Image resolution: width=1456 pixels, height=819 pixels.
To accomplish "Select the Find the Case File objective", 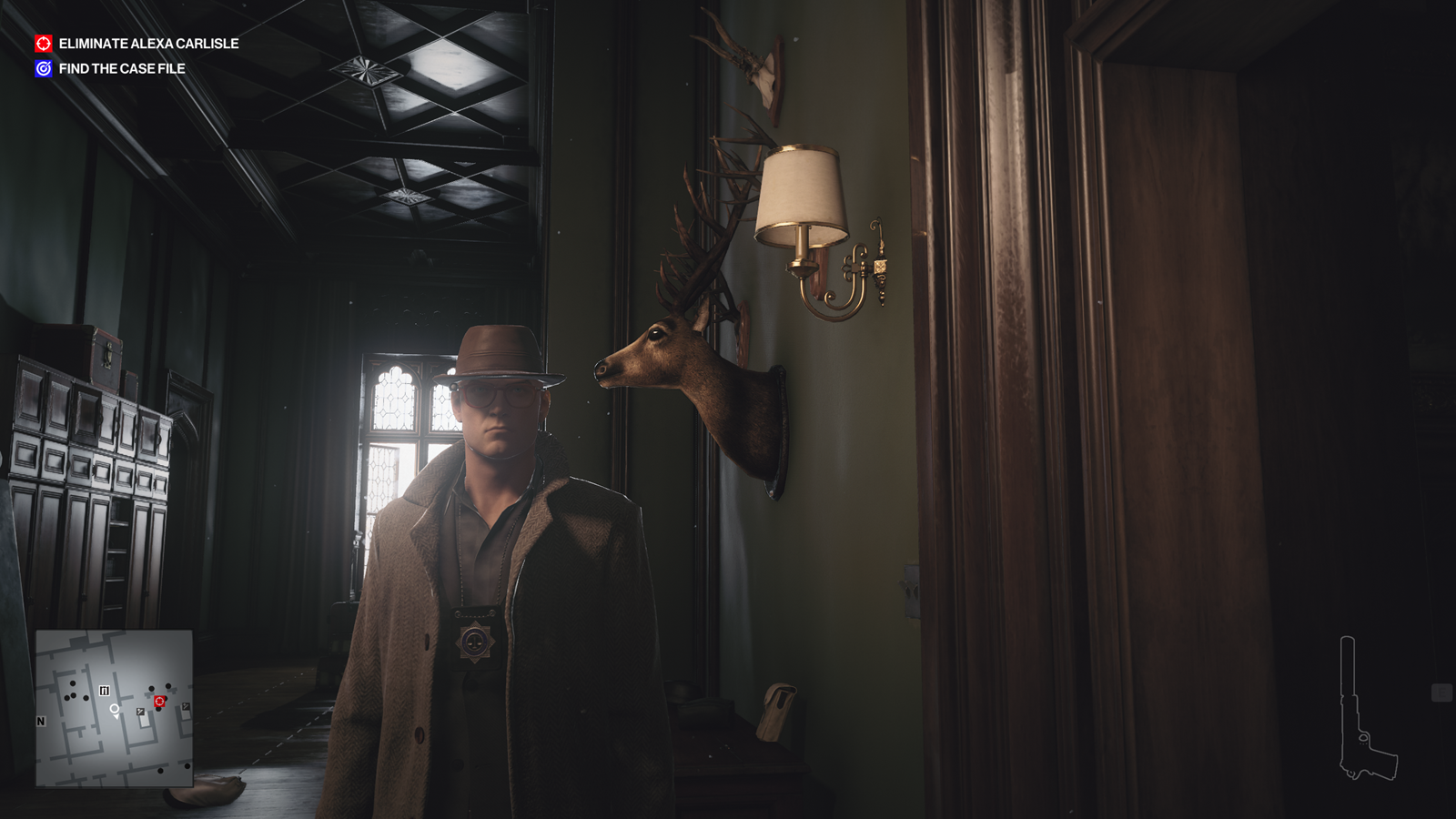I will [x=122, y=68].
